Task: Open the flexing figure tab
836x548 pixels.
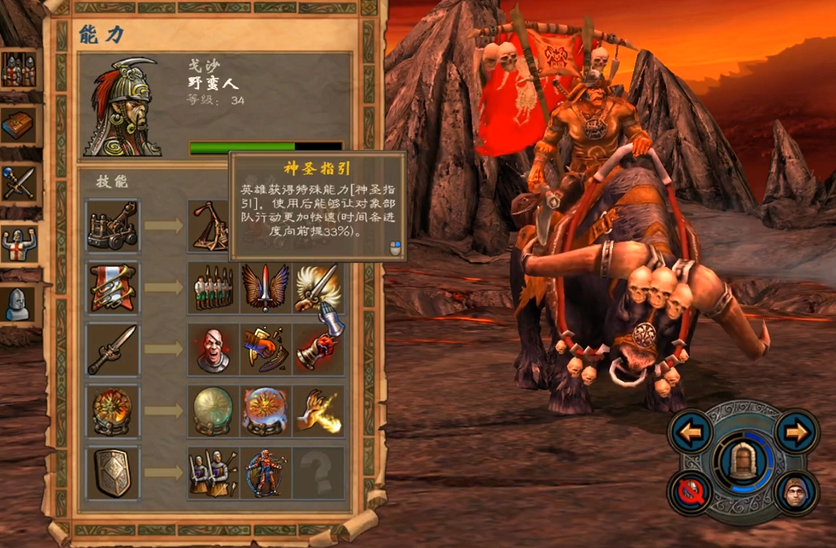Action: pos(18,242)
